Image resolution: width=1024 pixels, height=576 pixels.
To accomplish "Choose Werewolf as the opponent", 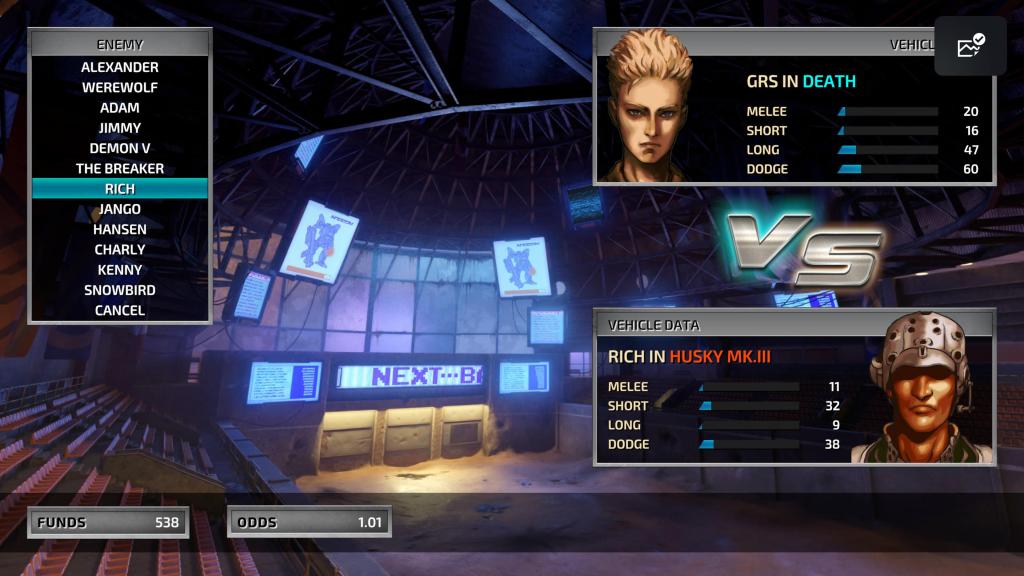I will pyautogui.click(x=120, y=87).
